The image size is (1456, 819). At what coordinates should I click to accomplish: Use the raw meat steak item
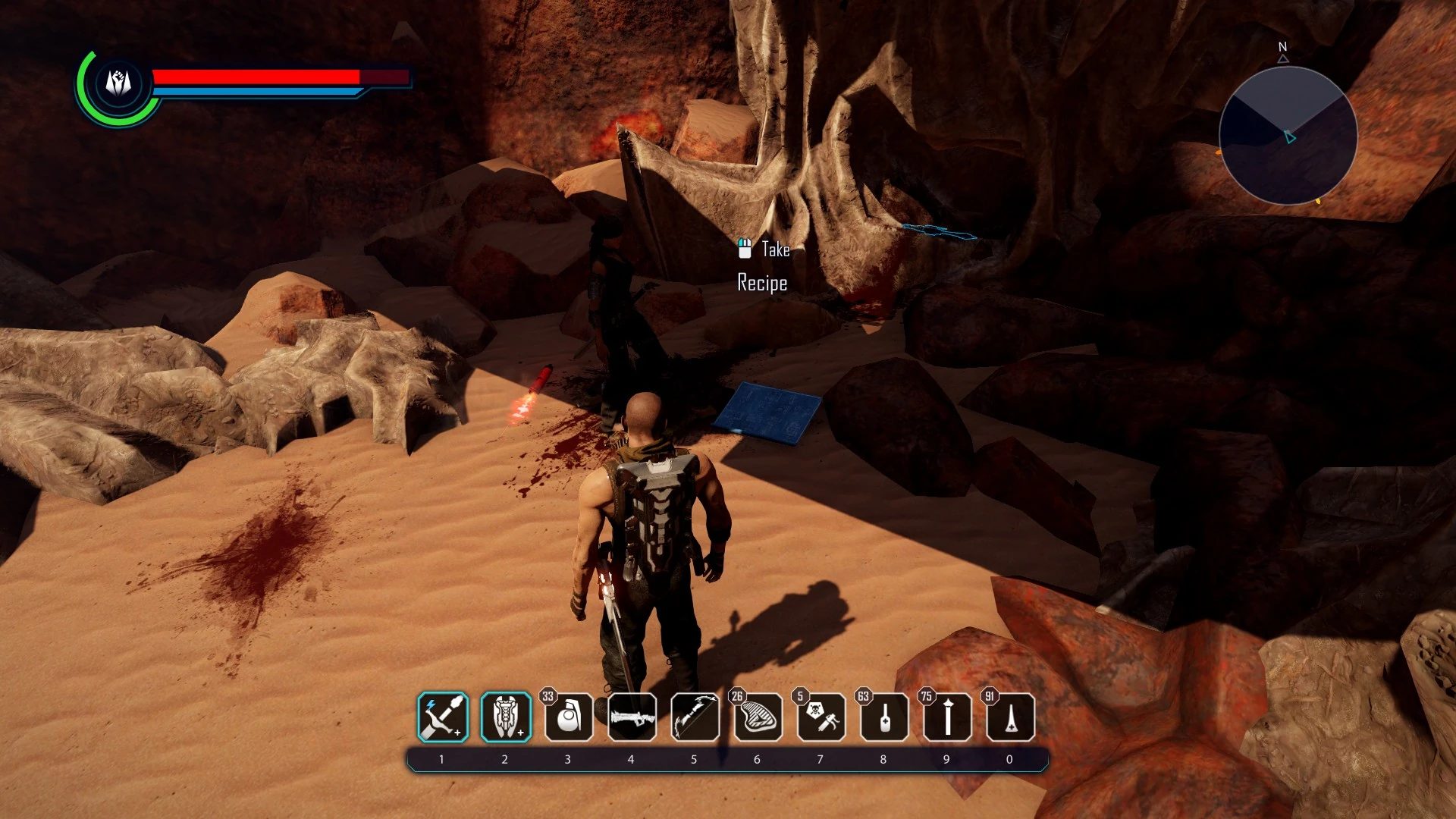pyautogui.click(x=758, y=717)
